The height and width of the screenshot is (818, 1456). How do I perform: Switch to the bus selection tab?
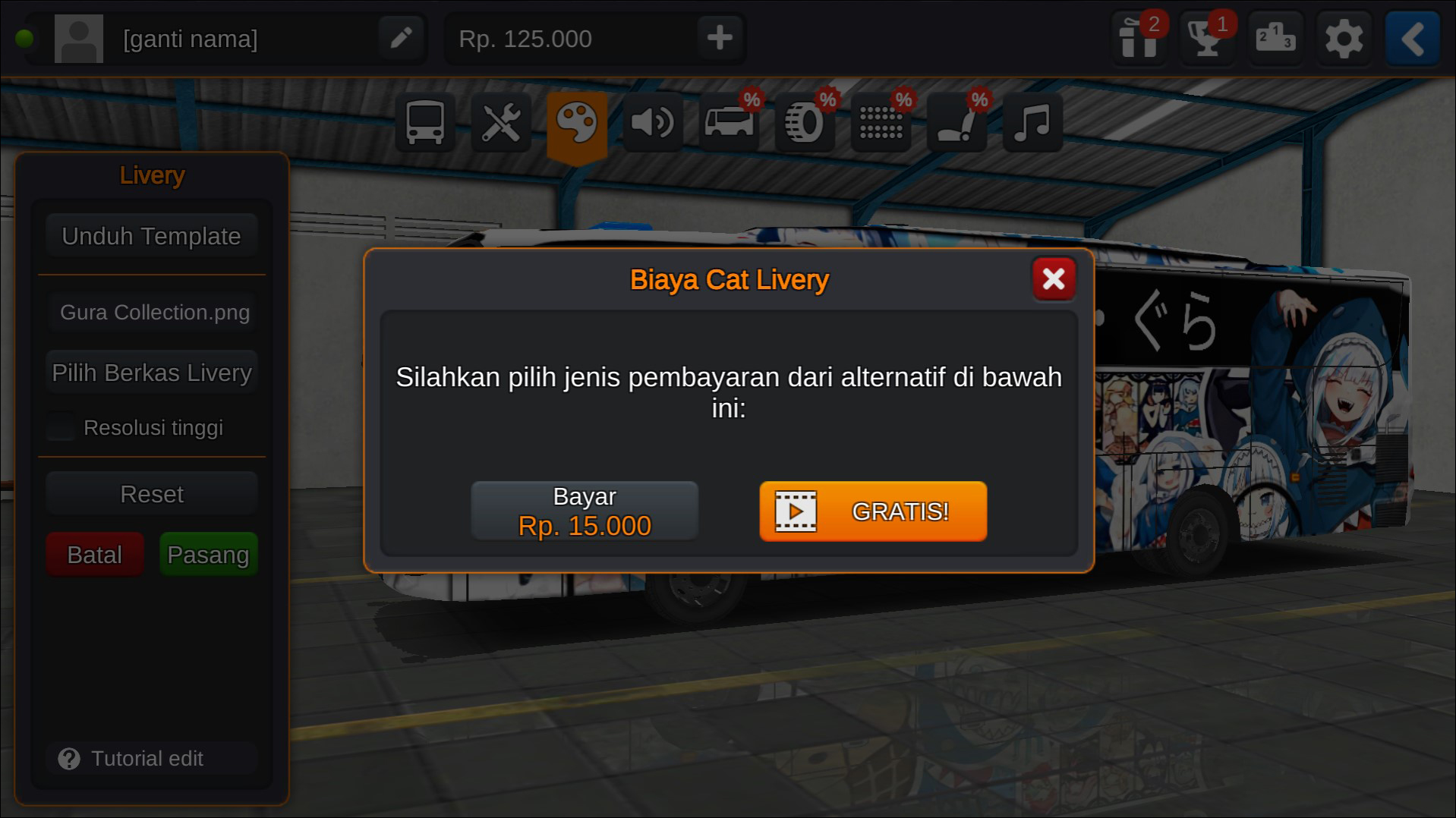pos(424,121)
